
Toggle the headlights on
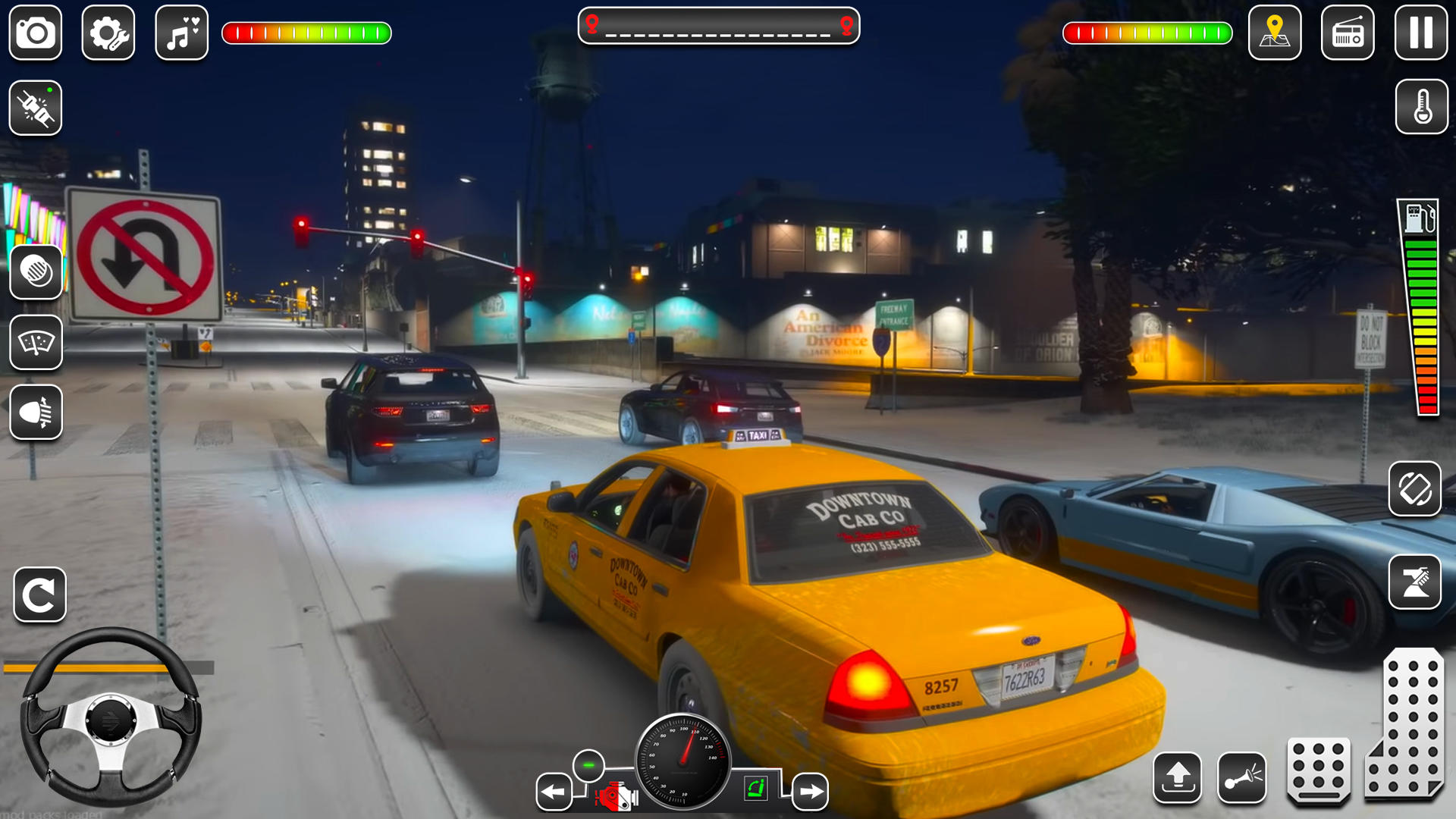point(37,414)
